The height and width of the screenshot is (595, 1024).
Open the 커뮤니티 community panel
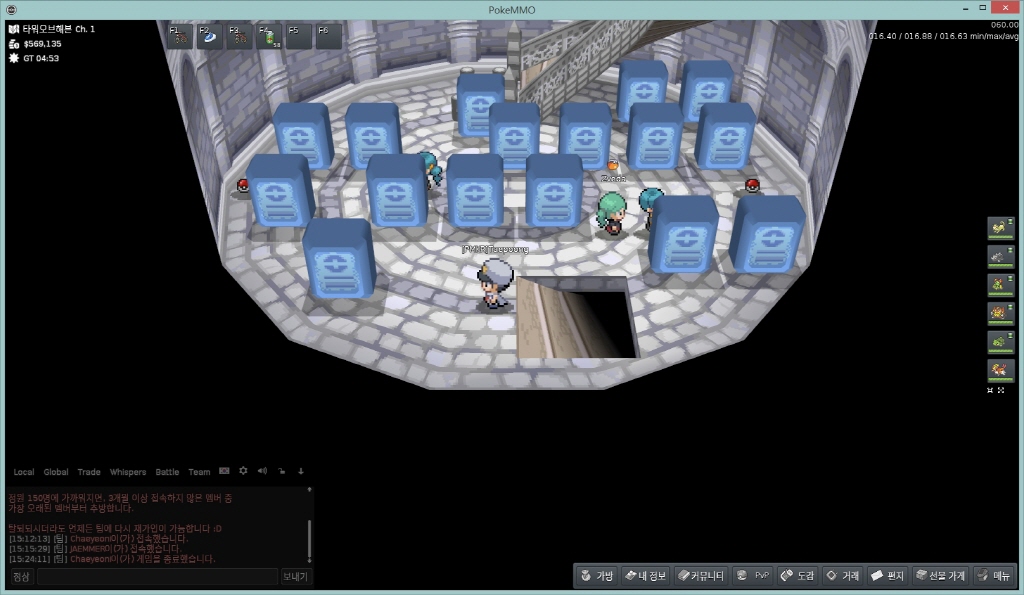tap(700, 576)
